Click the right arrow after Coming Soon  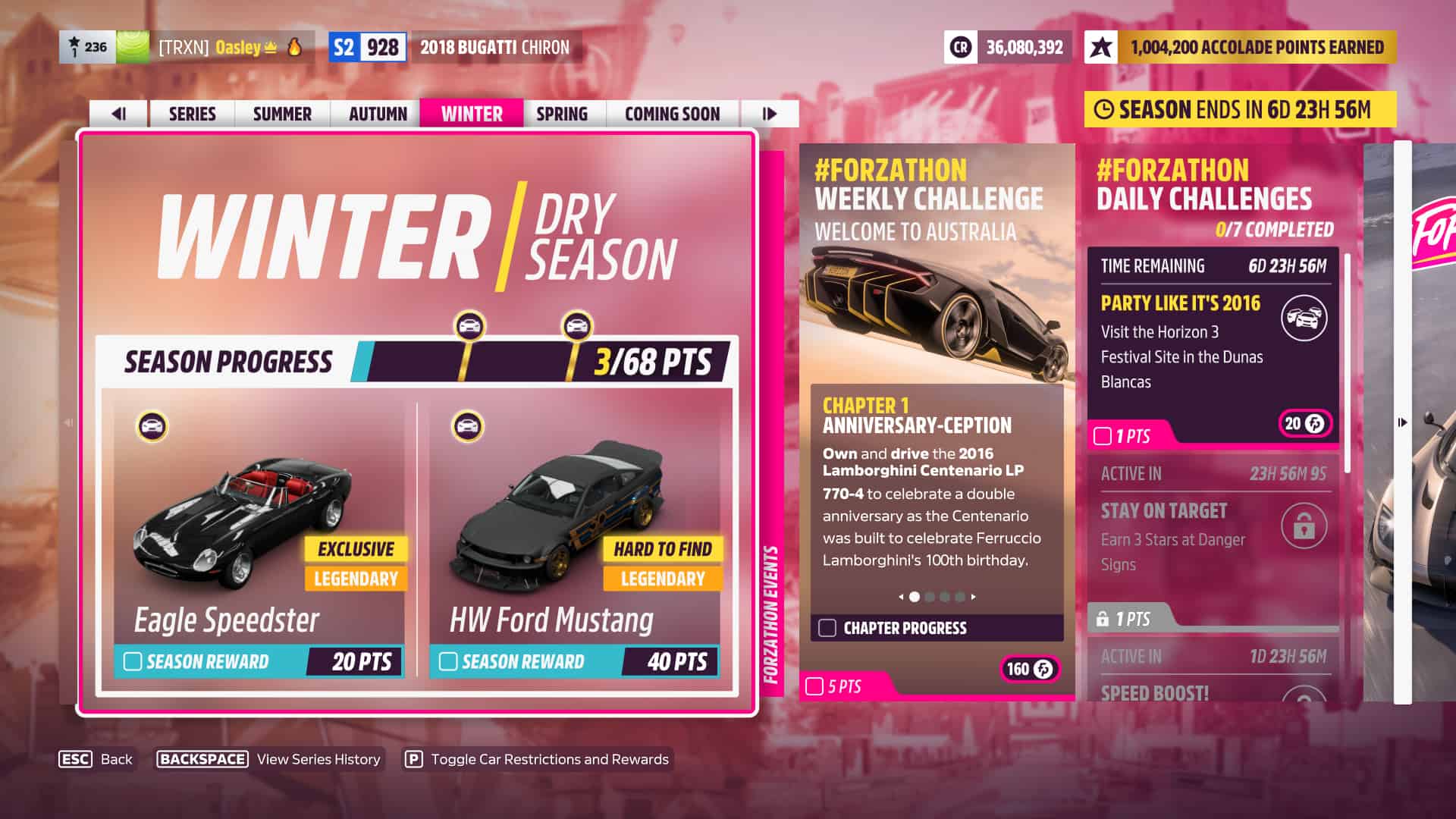tap(770, 114)
